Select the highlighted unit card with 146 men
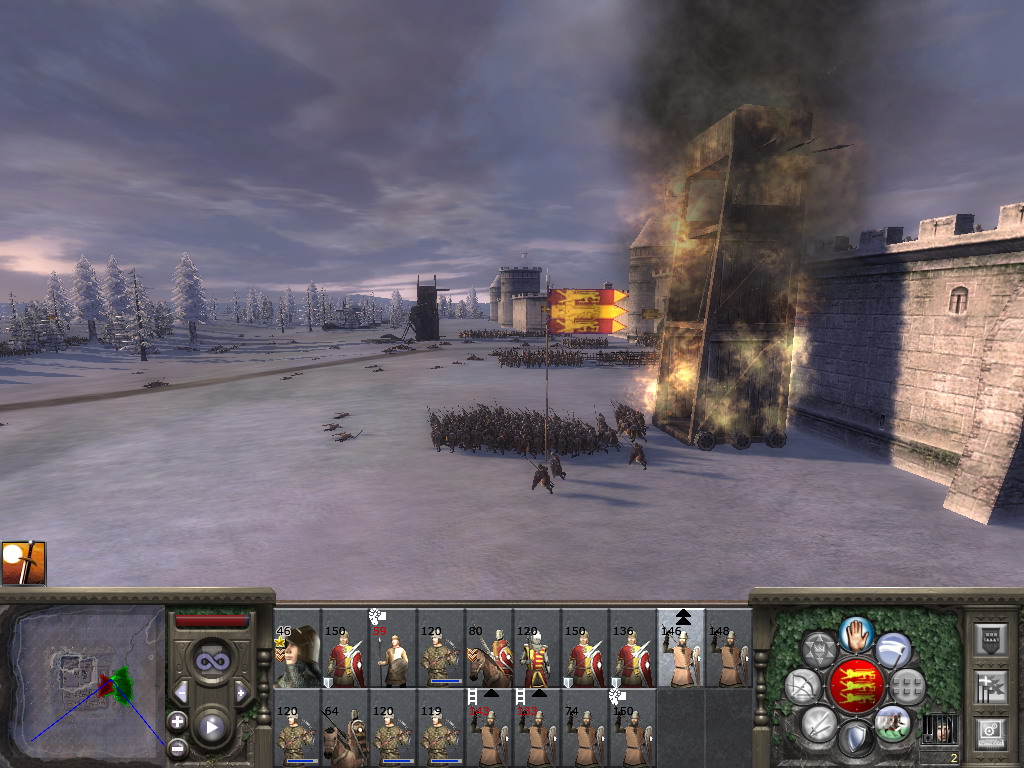 (x=681, y=657)
